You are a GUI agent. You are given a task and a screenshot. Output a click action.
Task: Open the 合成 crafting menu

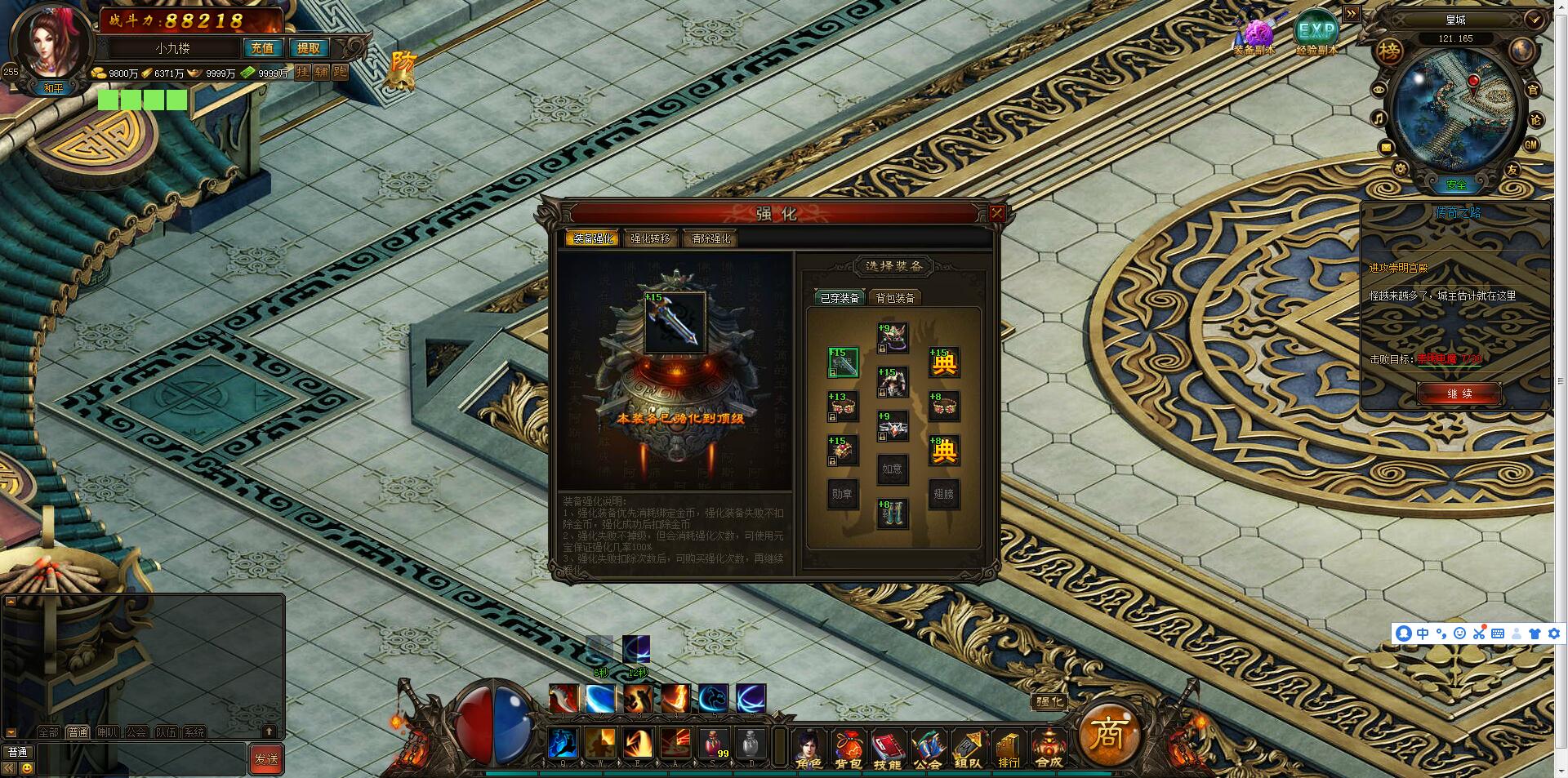point(1049,747)
